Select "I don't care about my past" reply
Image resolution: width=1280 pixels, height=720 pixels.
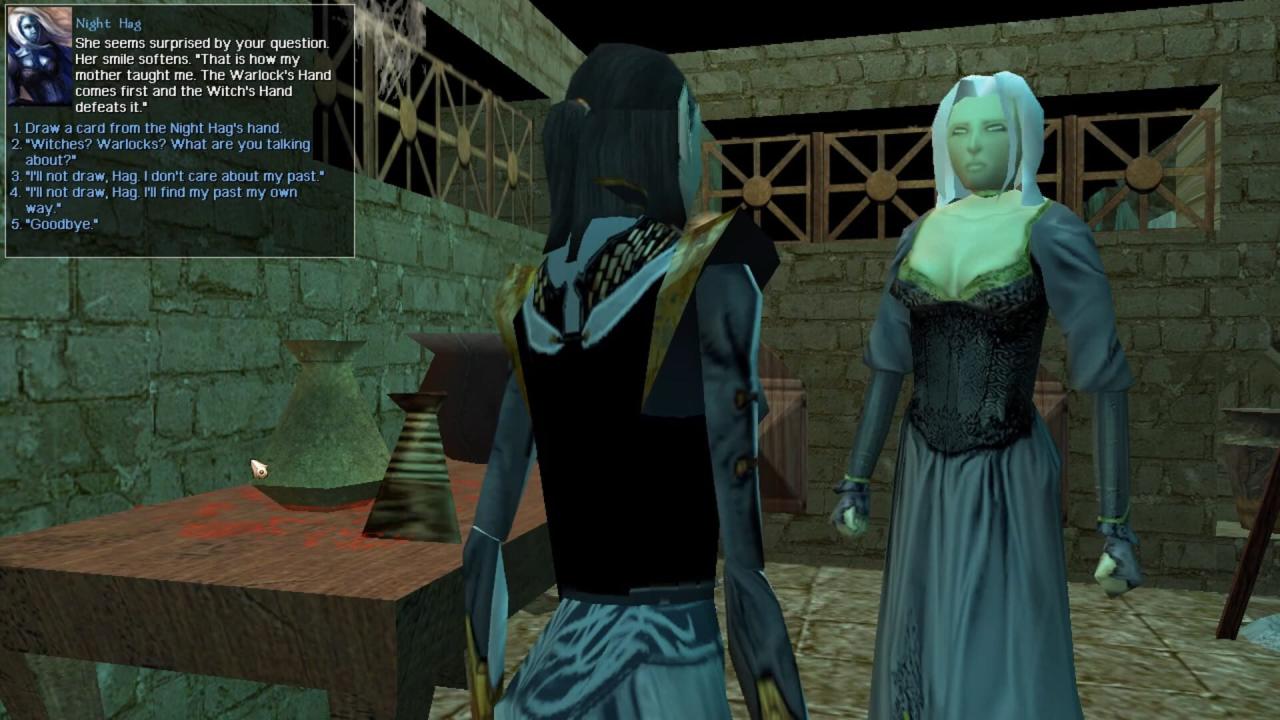[x=174, y=176]
